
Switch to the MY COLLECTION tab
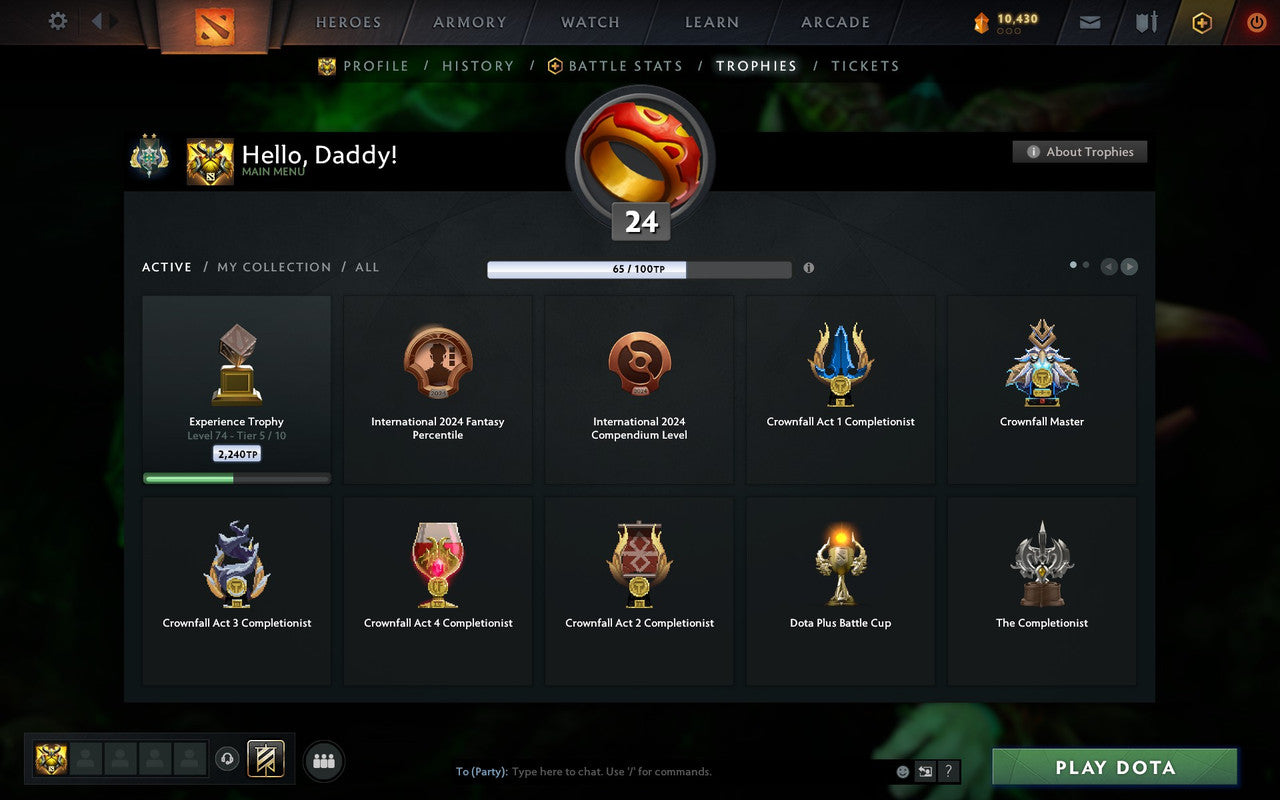(274, 267)
